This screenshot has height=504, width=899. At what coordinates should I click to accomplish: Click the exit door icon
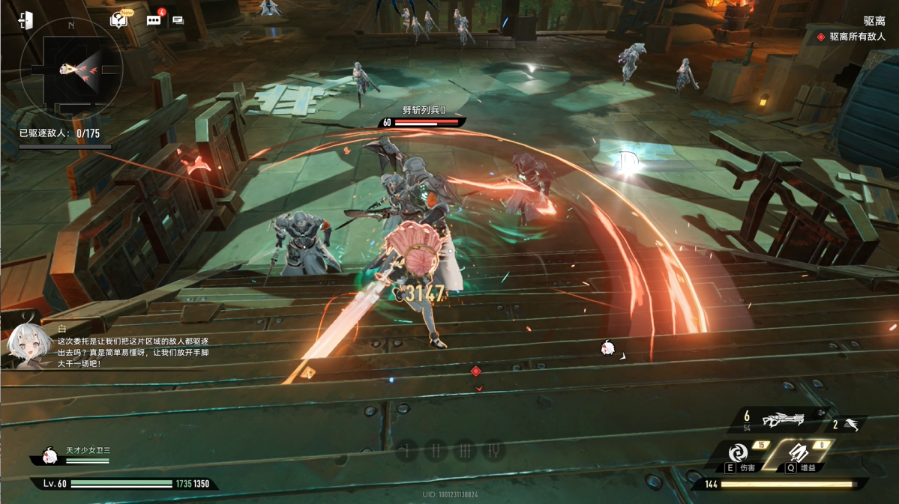click(x=26, y=19)
